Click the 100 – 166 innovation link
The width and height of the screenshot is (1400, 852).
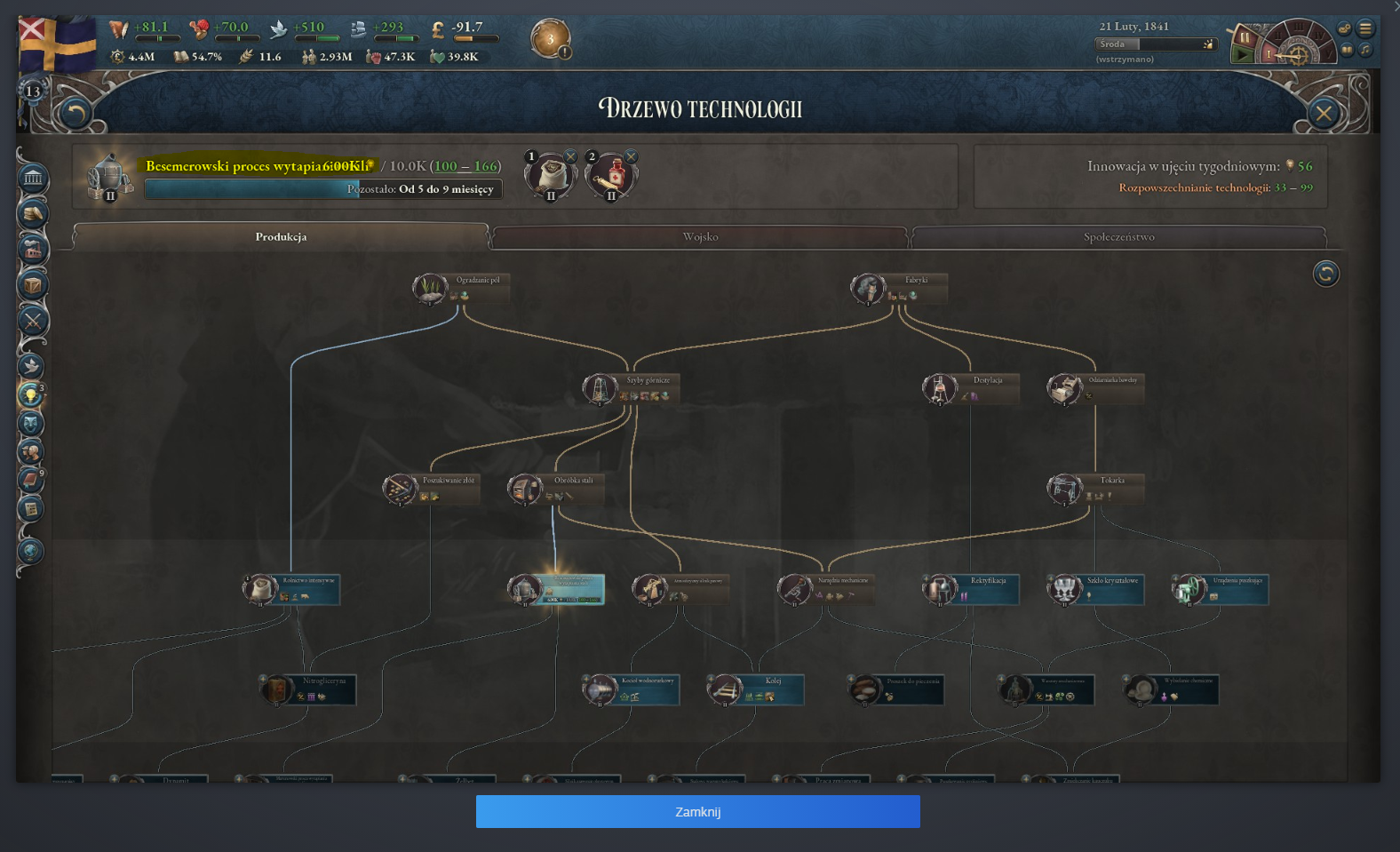click(465, 166)
